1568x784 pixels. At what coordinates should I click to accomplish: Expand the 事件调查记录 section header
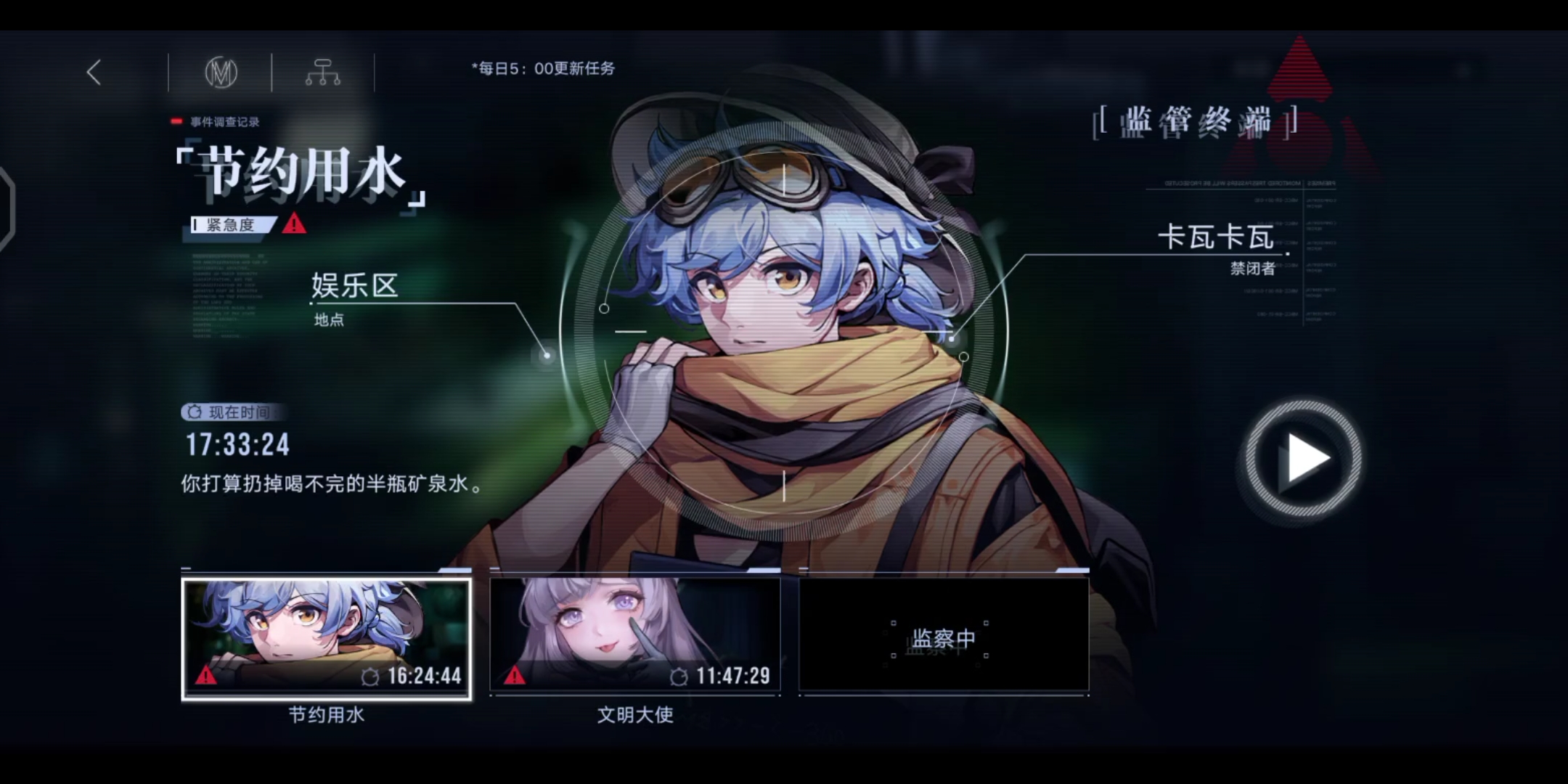225,121
